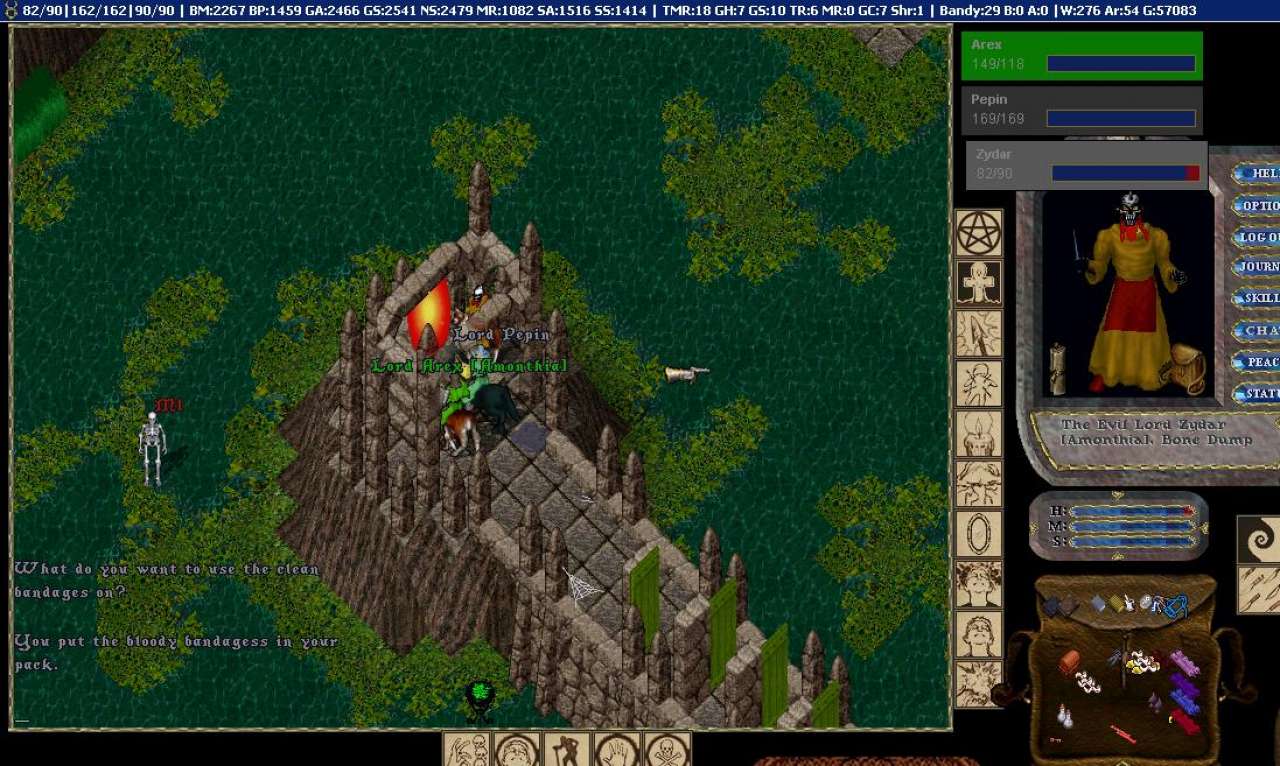Select Zydar's health bar gump

click(1086, 165)
